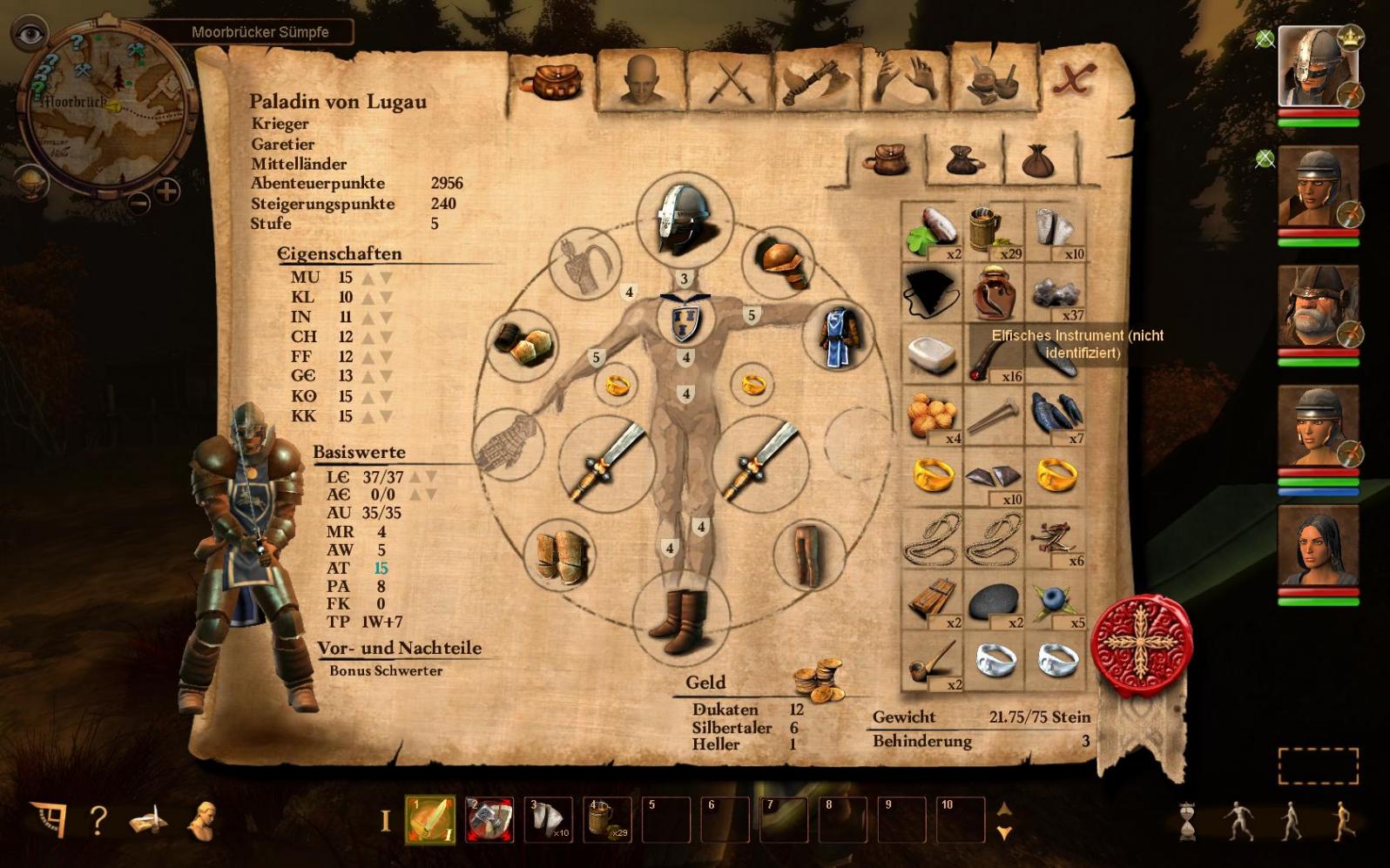Select the equipped helmet slot
Image resolution: width=1390 pixels, height=868 pixels.
(685, 219)
